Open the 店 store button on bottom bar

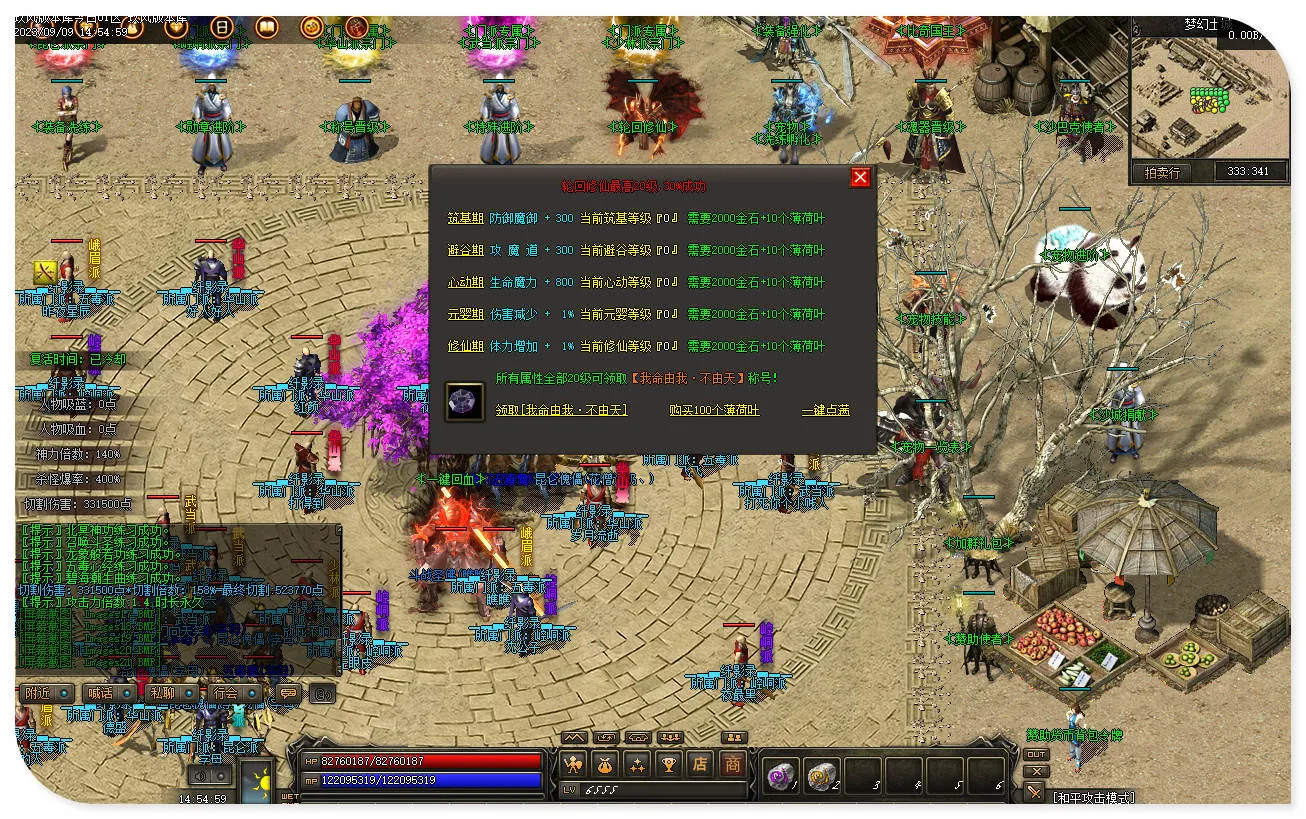tap(701, 765)
